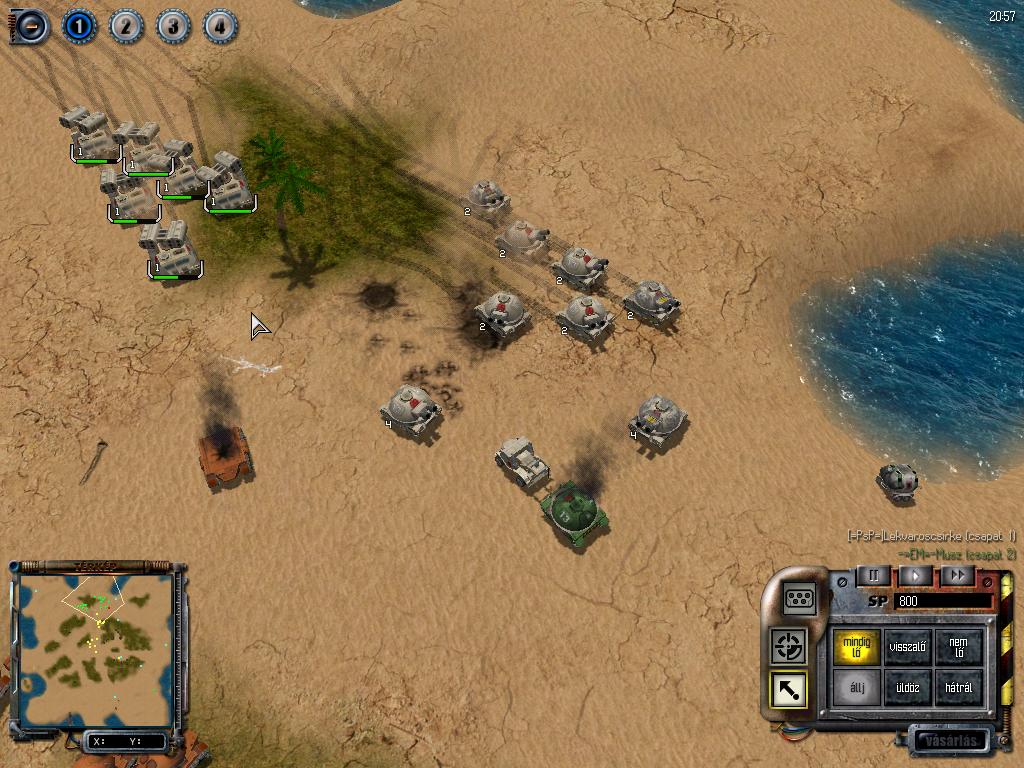Switch to control group 3
The height and width of the screenshot is (768, 1024).
click(172, 25)
